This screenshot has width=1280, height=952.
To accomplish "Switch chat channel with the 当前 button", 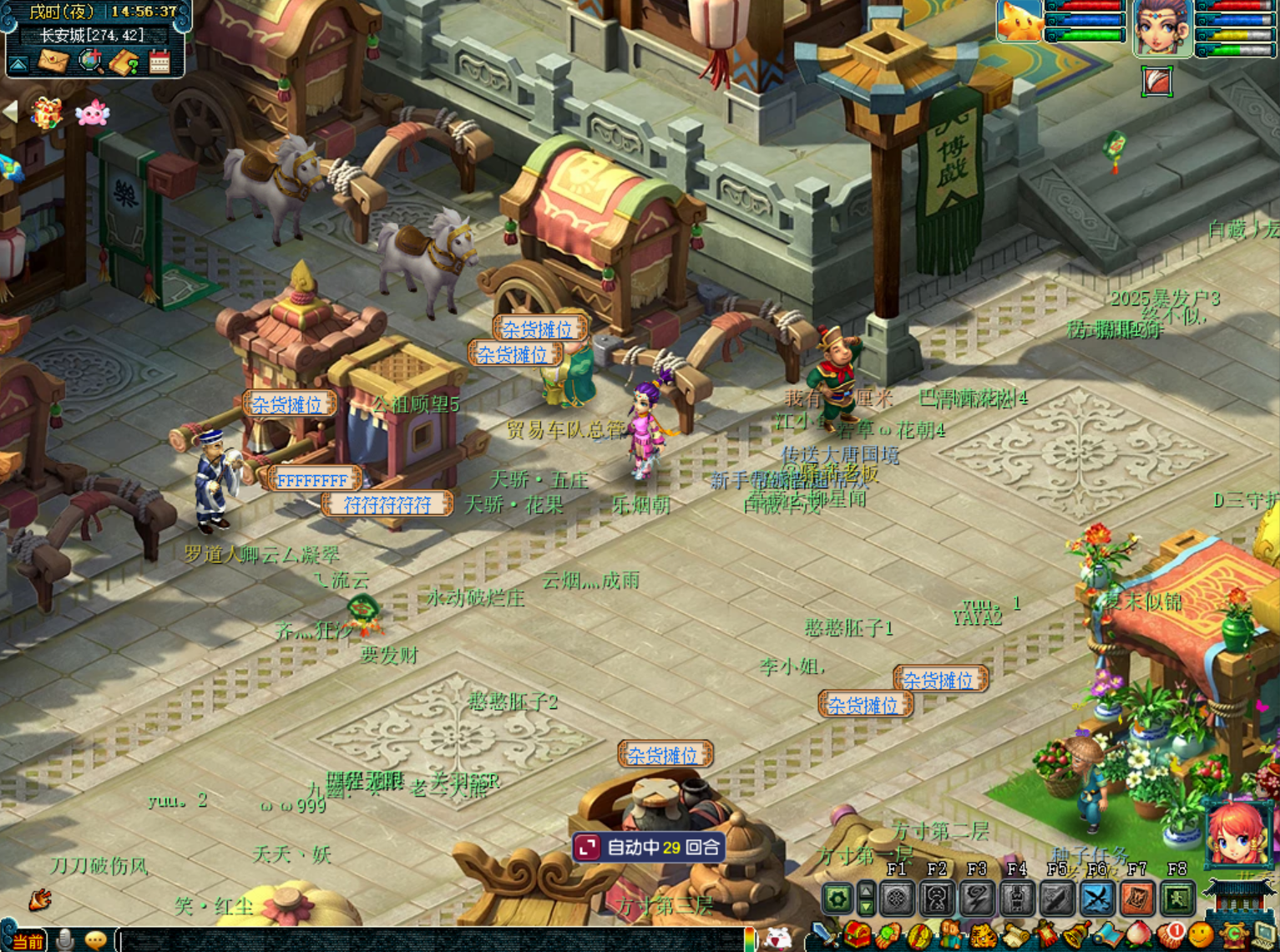I will click(x=27, y=941).
